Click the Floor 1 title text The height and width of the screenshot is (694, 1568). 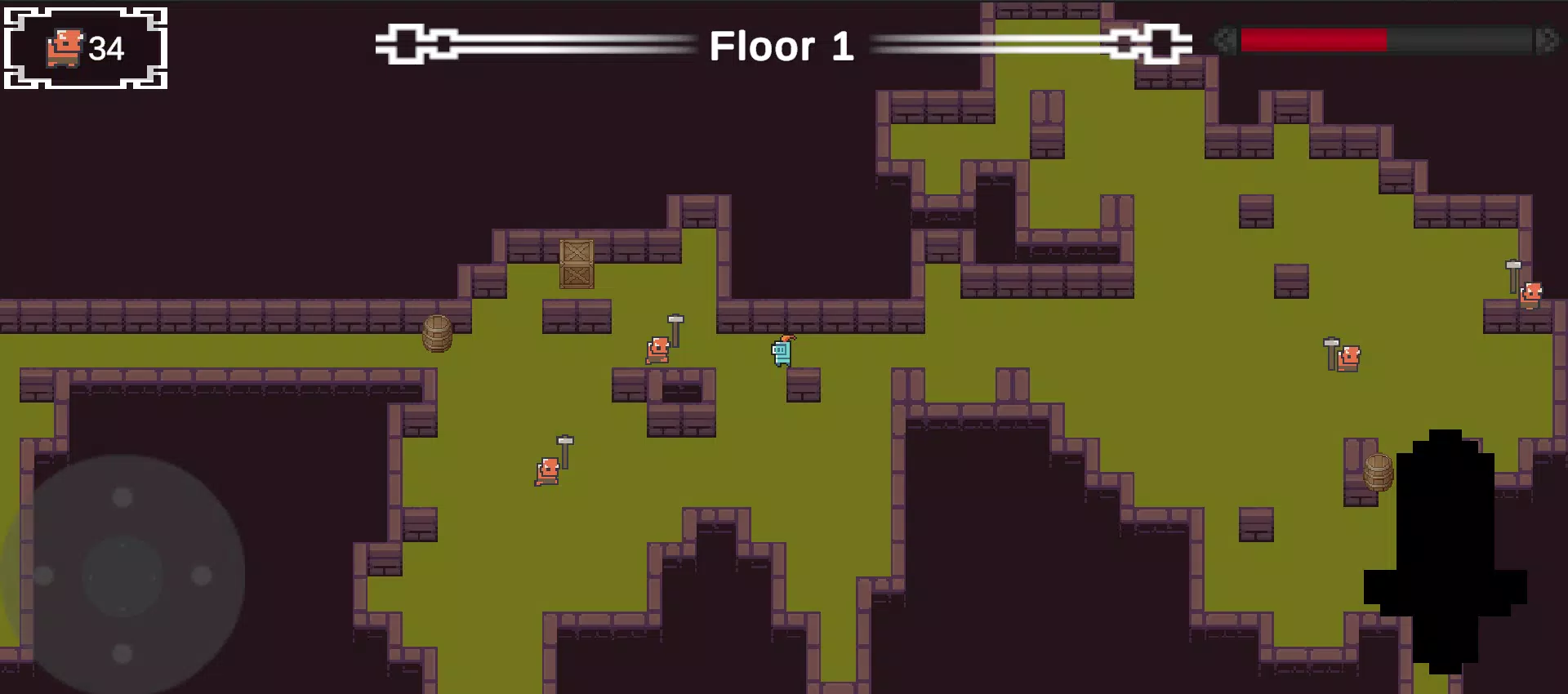tap(782, 47)
